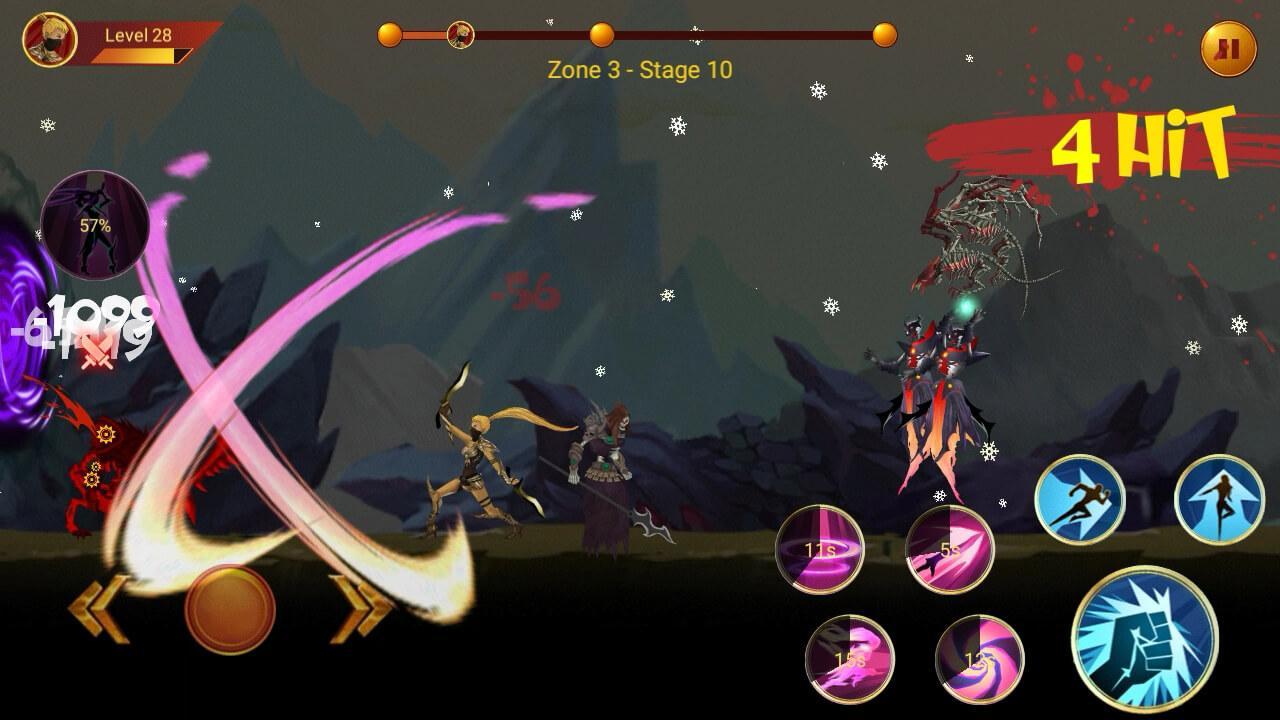The width and height of the screenshot is (1280, 720).
Task: Use the jump arrow skill button
Action: [x=1220, y=500]
